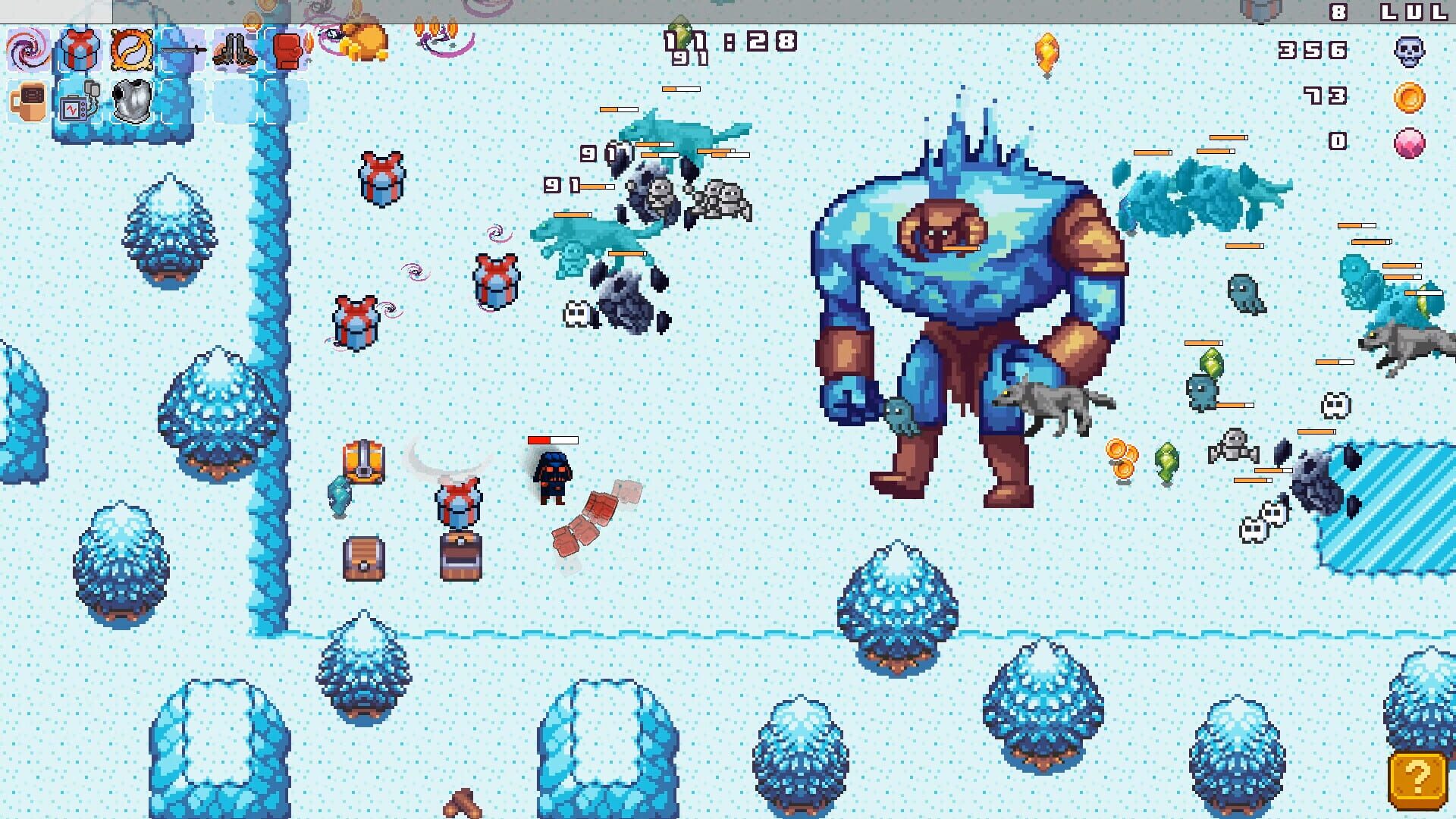
Task: Open the orange treasure chest on the map
Action: tap(364, 463)
